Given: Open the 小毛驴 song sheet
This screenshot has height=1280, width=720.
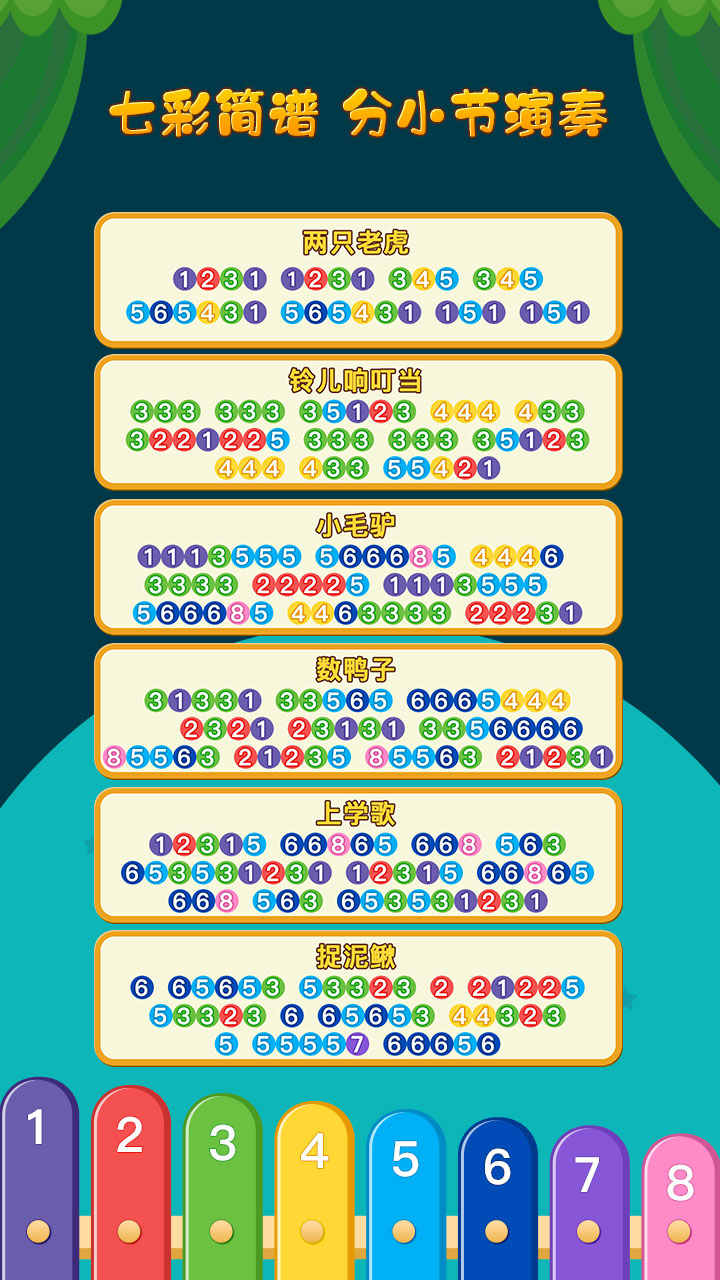Looking at the screenshot, I should tap(358, 567).
